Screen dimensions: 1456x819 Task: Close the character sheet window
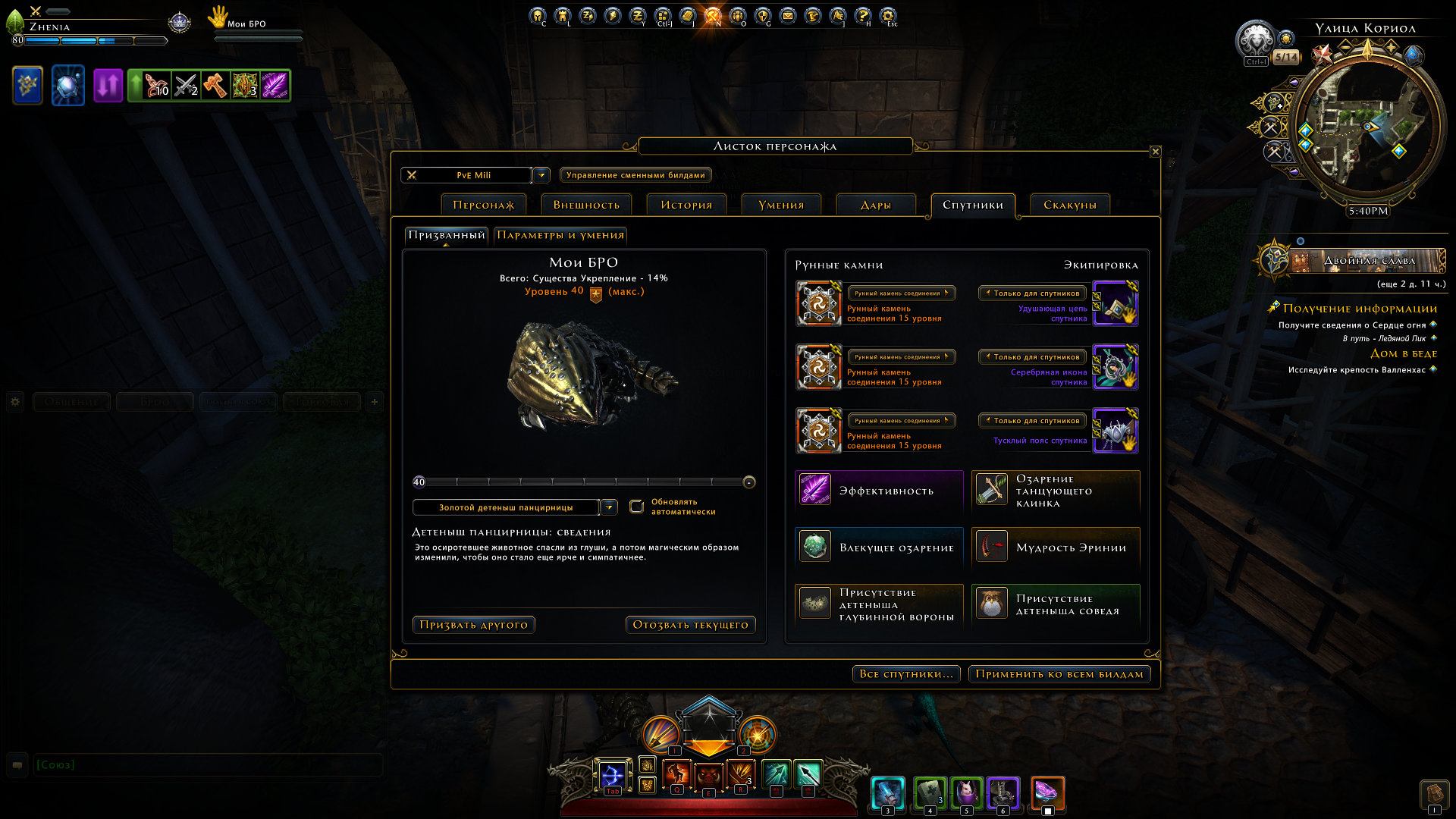[1155, 152]
